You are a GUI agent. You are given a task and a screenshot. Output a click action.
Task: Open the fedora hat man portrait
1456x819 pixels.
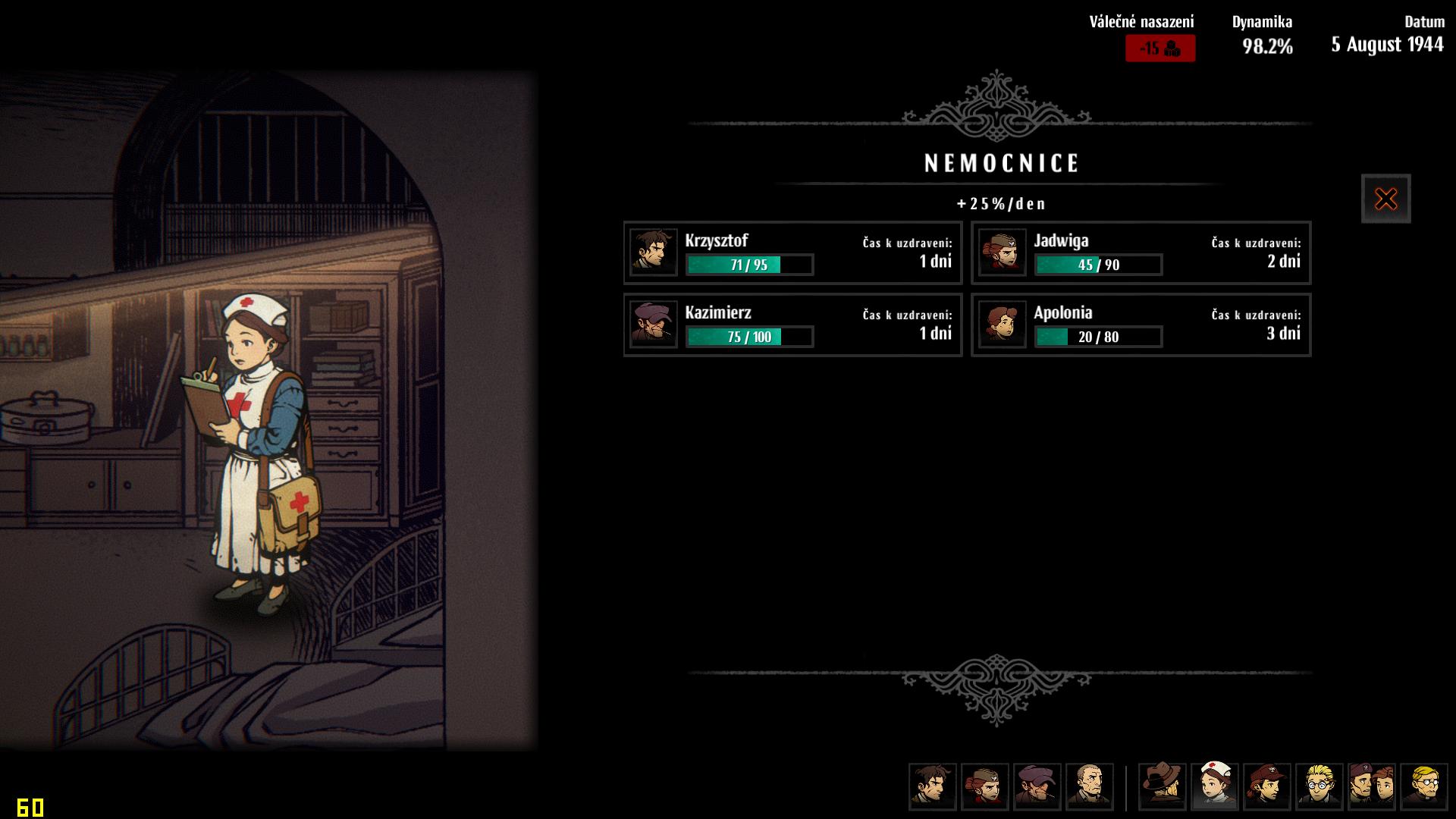tap(1163, 786)
